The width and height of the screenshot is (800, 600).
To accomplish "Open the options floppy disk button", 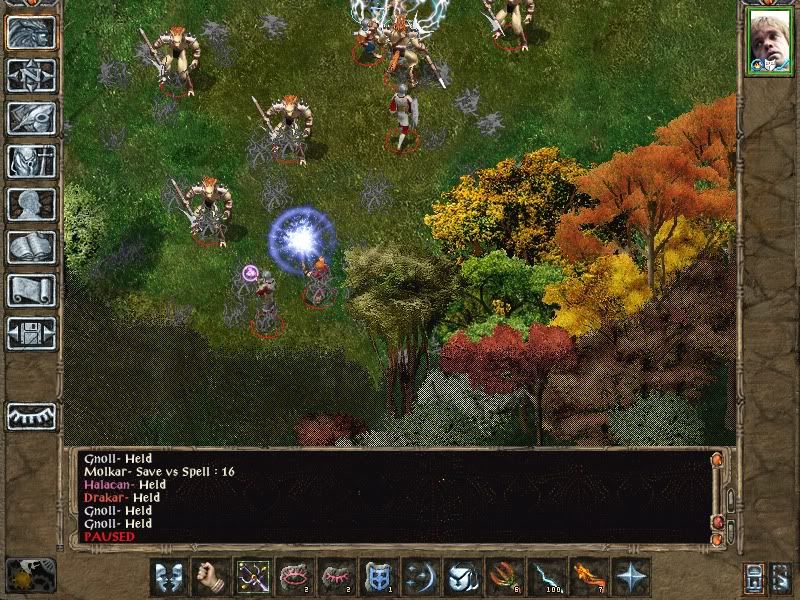I will (x=31, y=333).
